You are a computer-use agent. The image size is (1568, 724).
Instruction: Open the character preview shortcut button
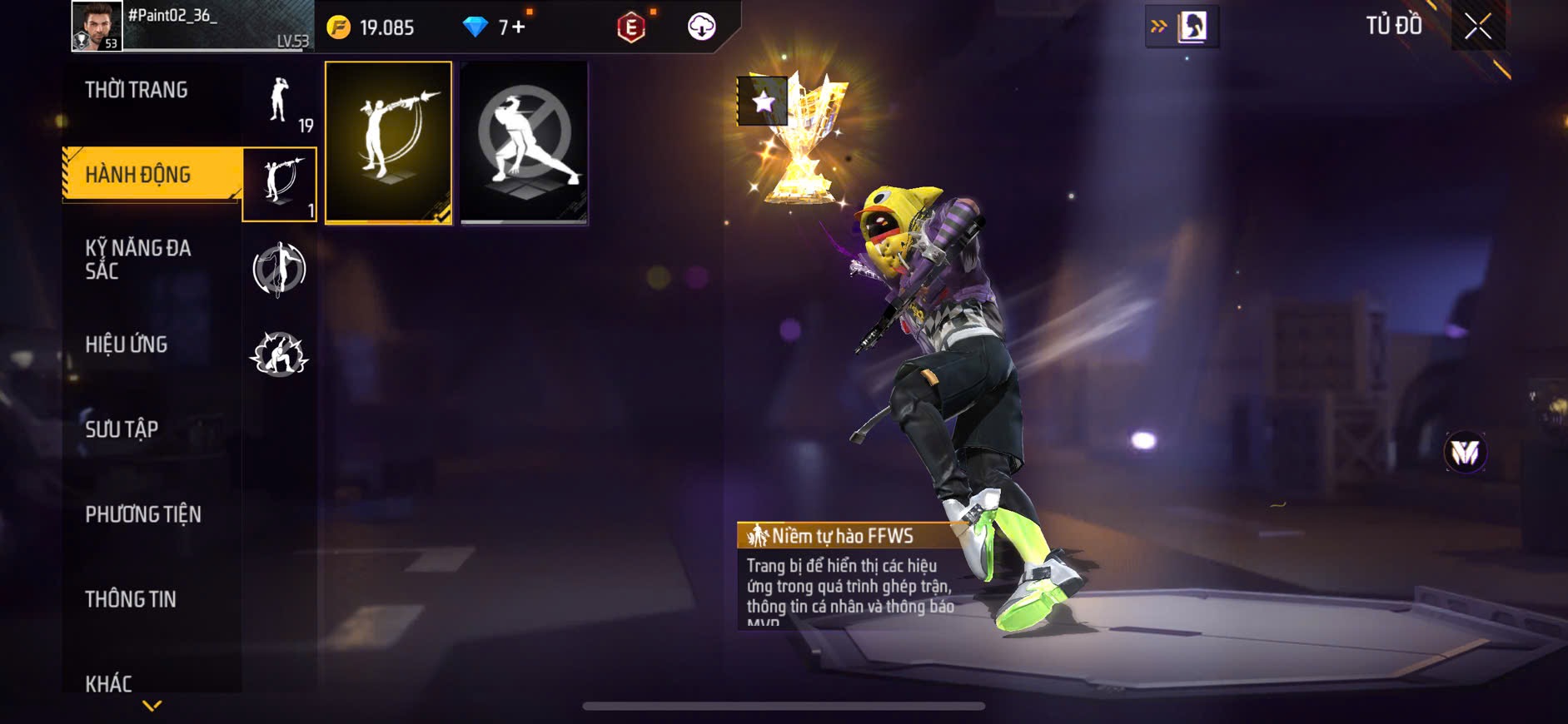pyautogui.click(x=1182, y=27)
